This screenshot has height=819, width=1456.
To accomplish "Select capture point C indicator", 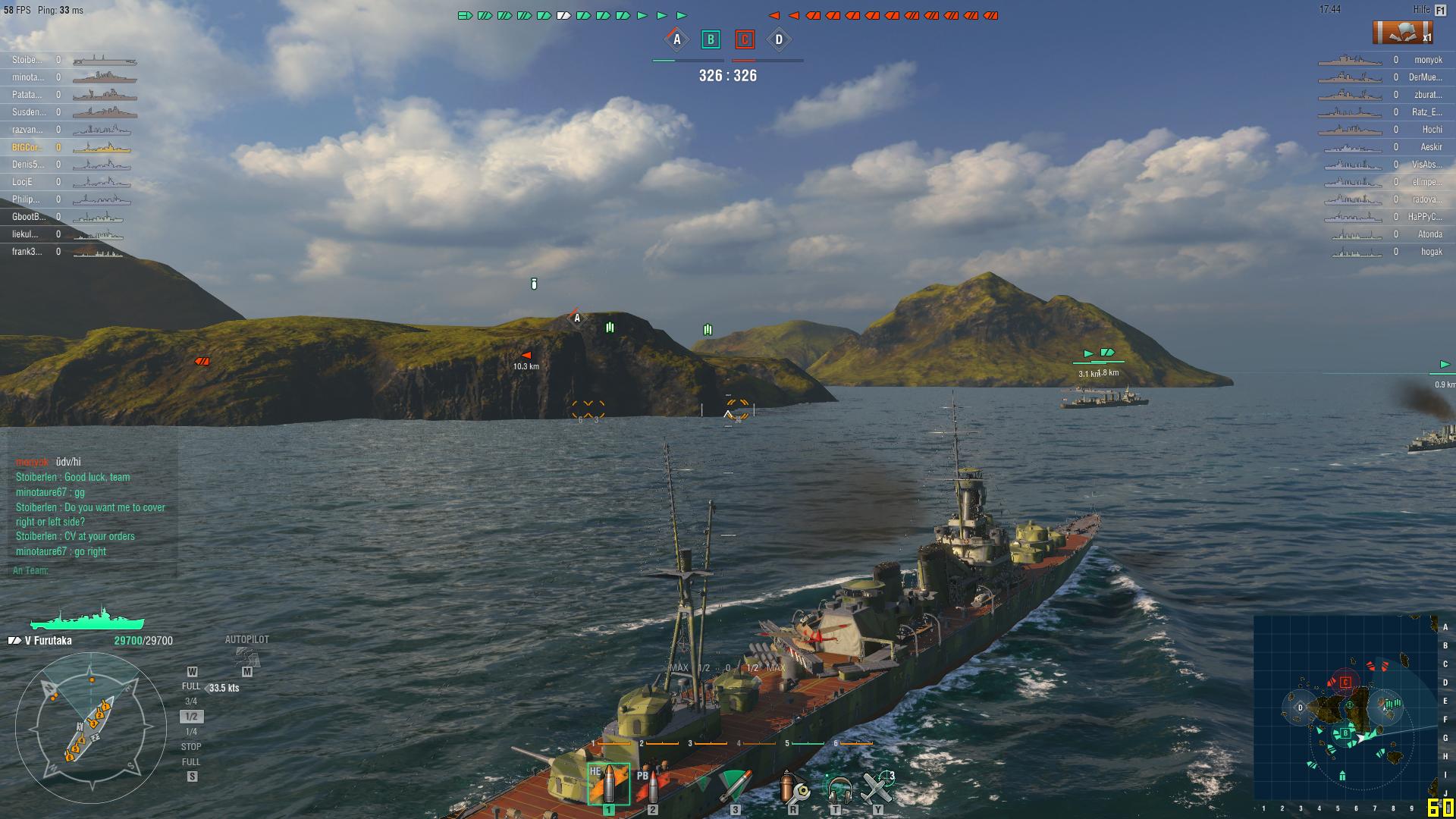I will [x=745, y=39].
